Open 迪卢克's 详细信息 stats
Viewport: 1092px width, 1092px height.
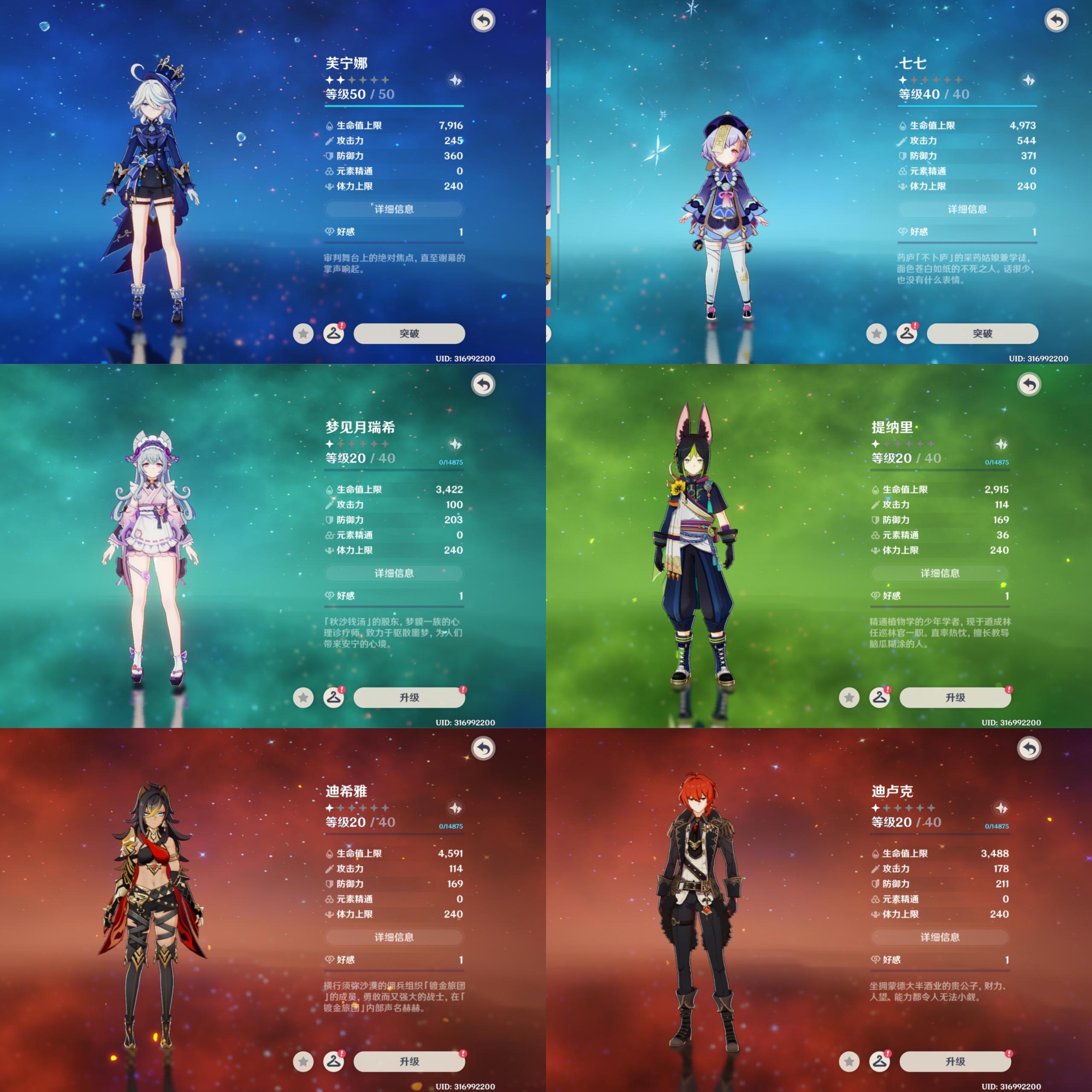coord(940,937)
